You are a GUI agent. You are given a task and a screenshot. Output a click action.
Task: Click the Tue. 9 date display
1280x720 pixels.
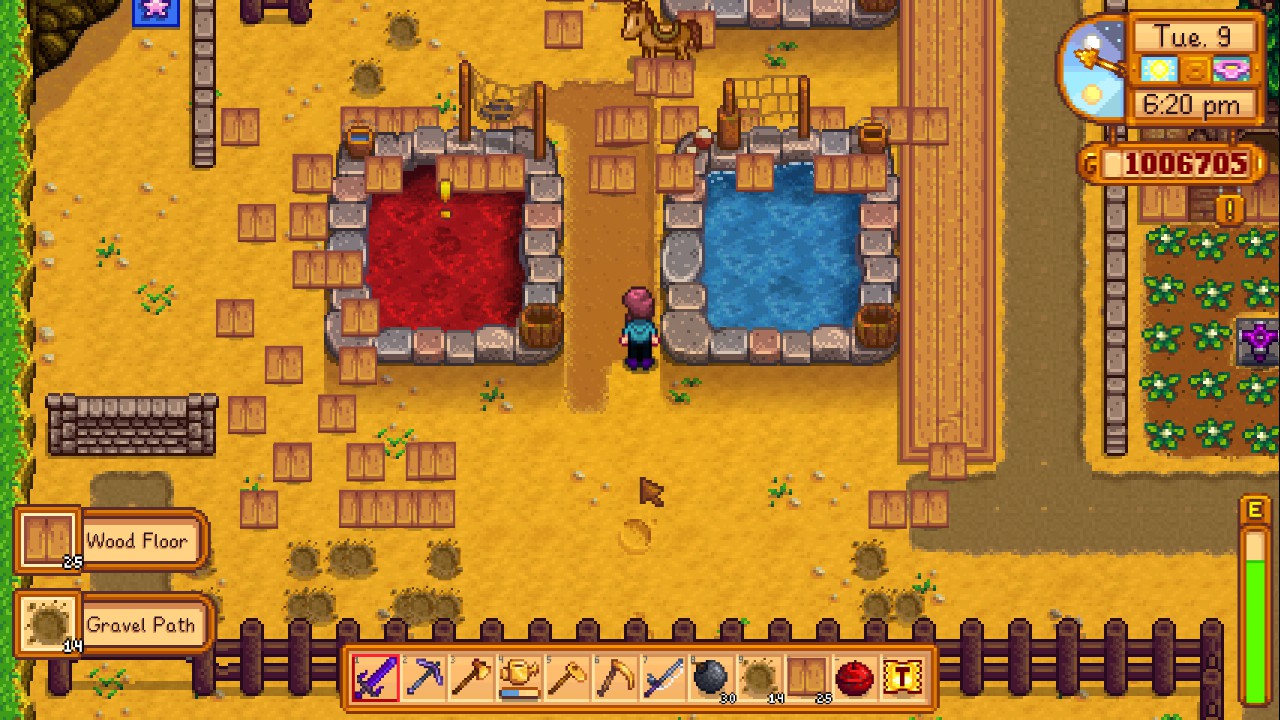click(1193, 36)
